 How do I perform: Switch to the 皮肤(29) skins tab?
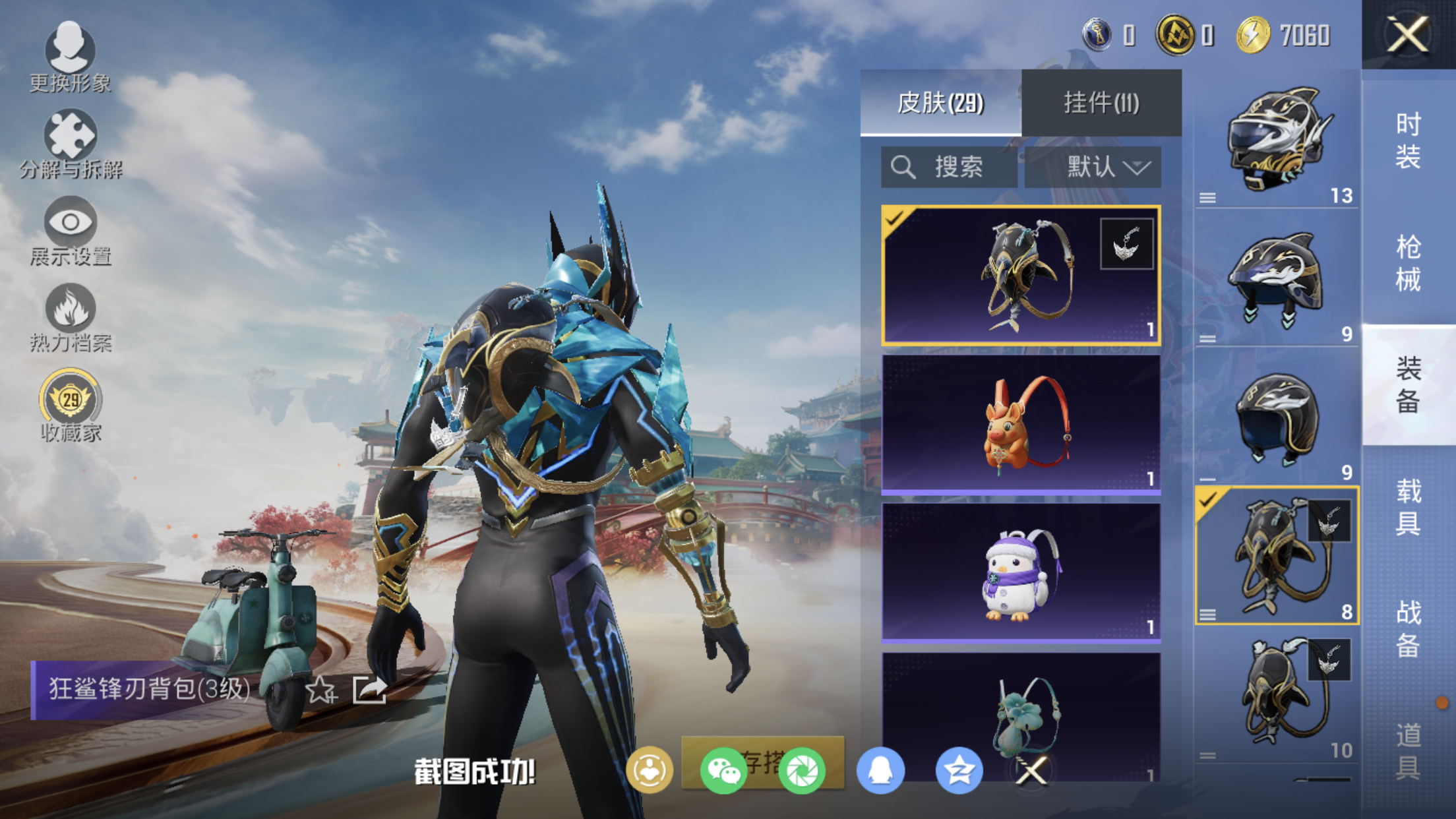(940, 103)
